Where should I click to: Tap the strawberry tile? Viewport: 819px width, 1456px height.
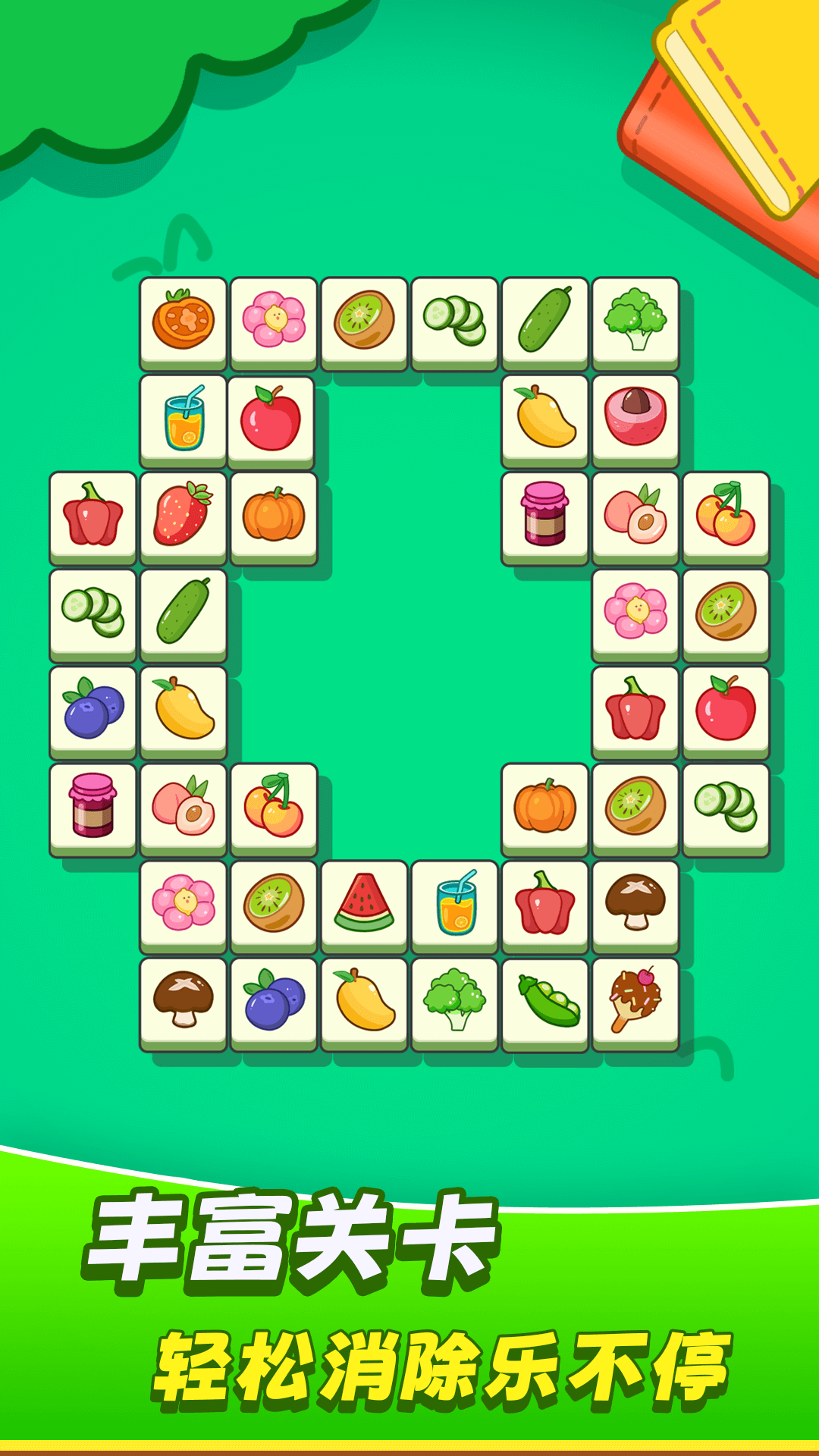click(x=183, y=515)
